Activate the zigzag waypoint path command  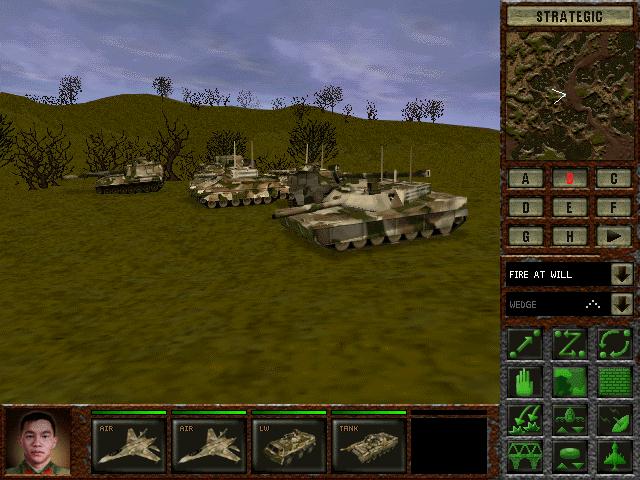point(569,343)
